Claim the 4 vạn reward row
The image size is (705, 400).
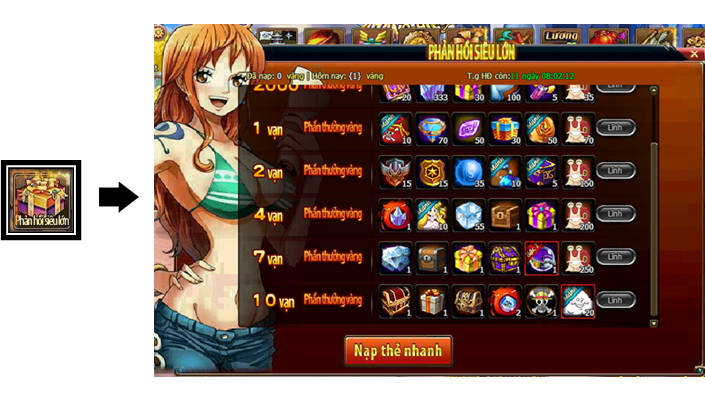(x=615, y=214)
